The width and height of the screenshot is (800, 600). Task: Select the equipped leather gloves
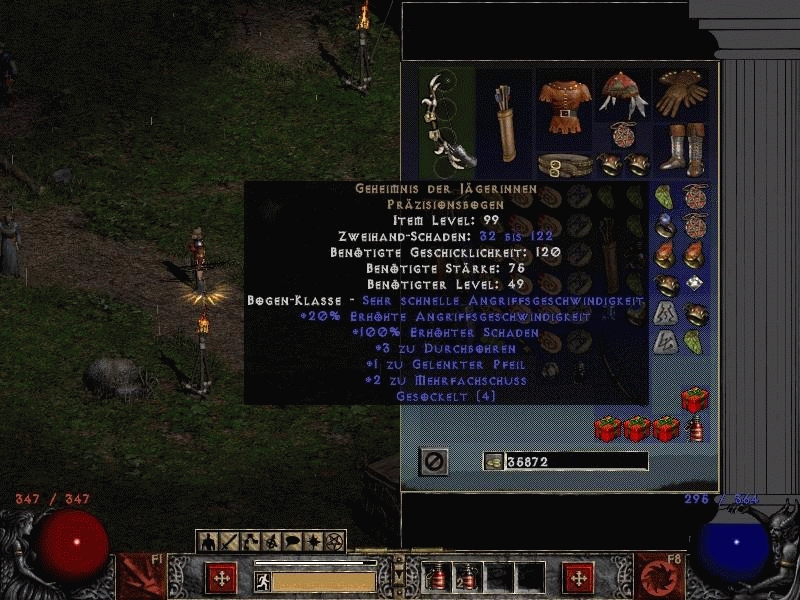click(x=682, y=93)
